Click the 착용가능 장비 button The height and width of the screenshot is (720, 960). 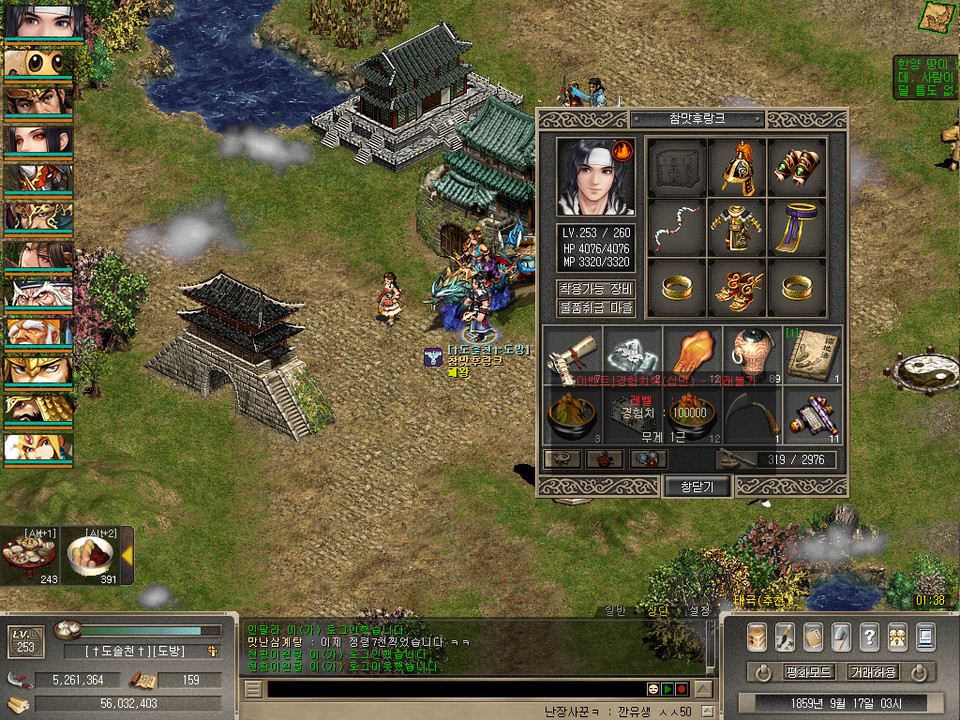pos(596,289)
